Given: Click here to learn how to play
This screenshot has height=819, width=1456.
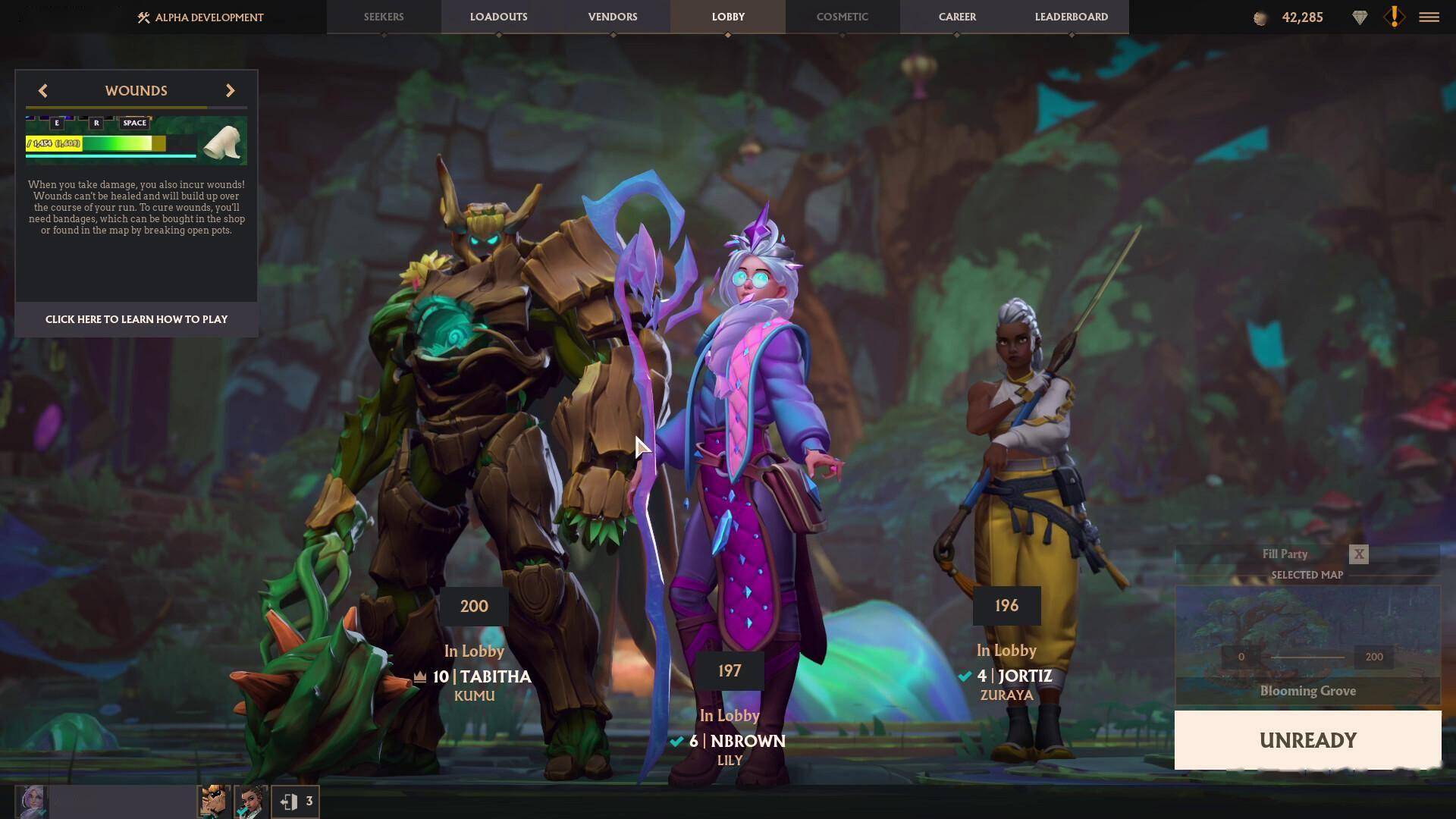Looking at the screenshot, I should click(136, 319).
